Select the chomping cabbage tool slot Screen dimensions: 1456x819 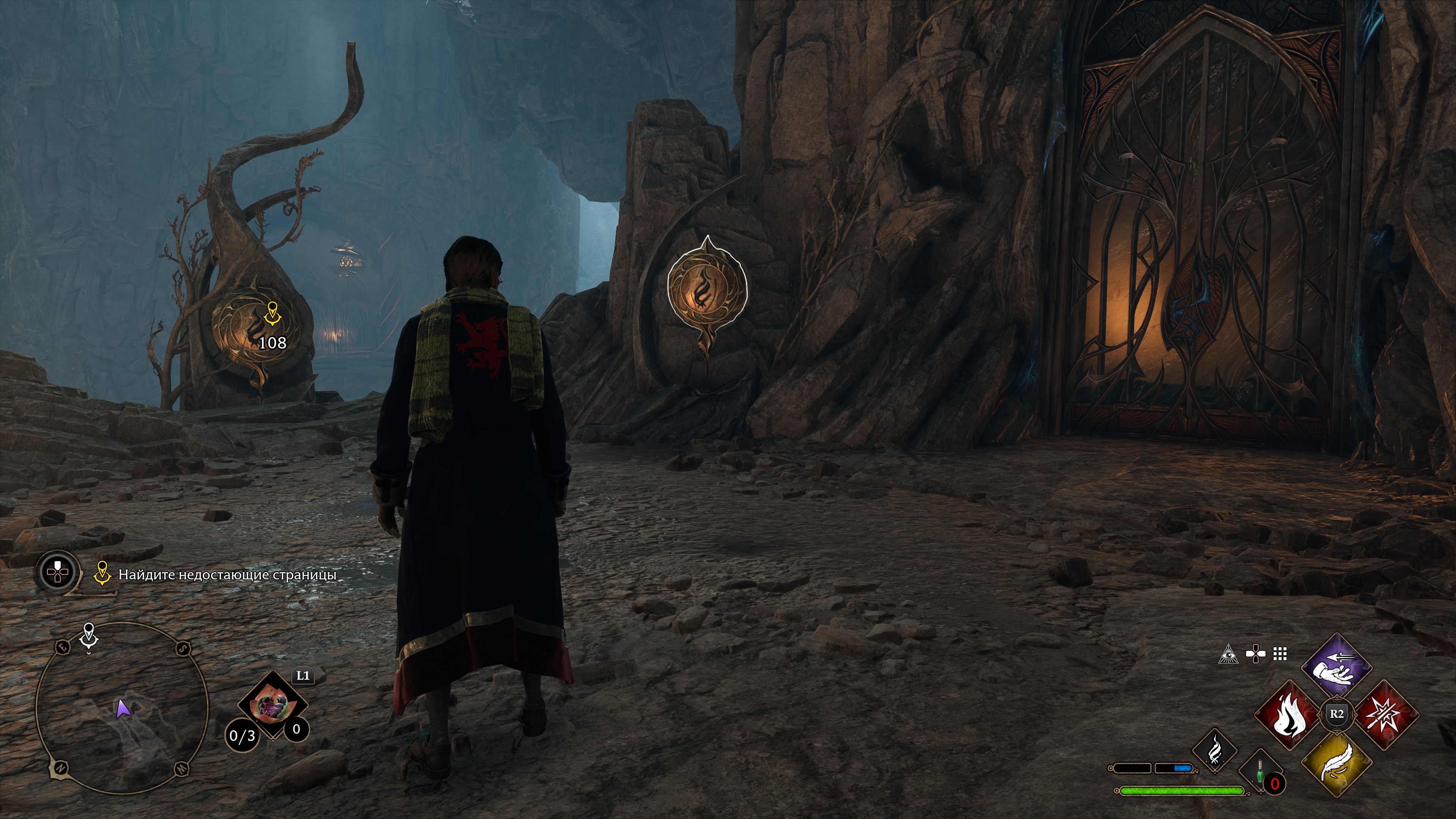tap(273, 704)
